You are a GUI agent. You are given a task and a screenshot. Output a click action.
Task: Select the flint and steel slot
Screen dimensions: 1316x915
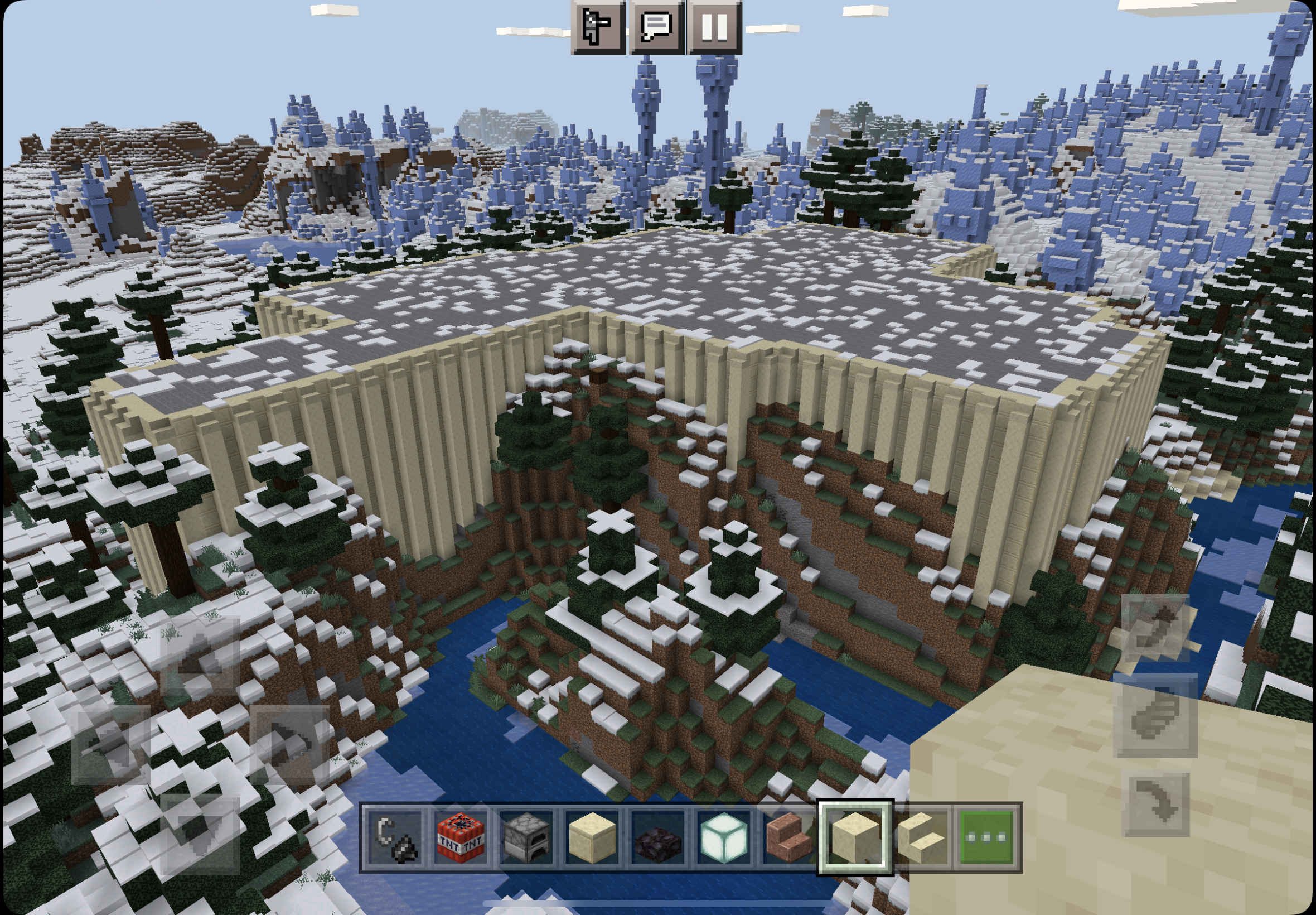click(395, 837)
